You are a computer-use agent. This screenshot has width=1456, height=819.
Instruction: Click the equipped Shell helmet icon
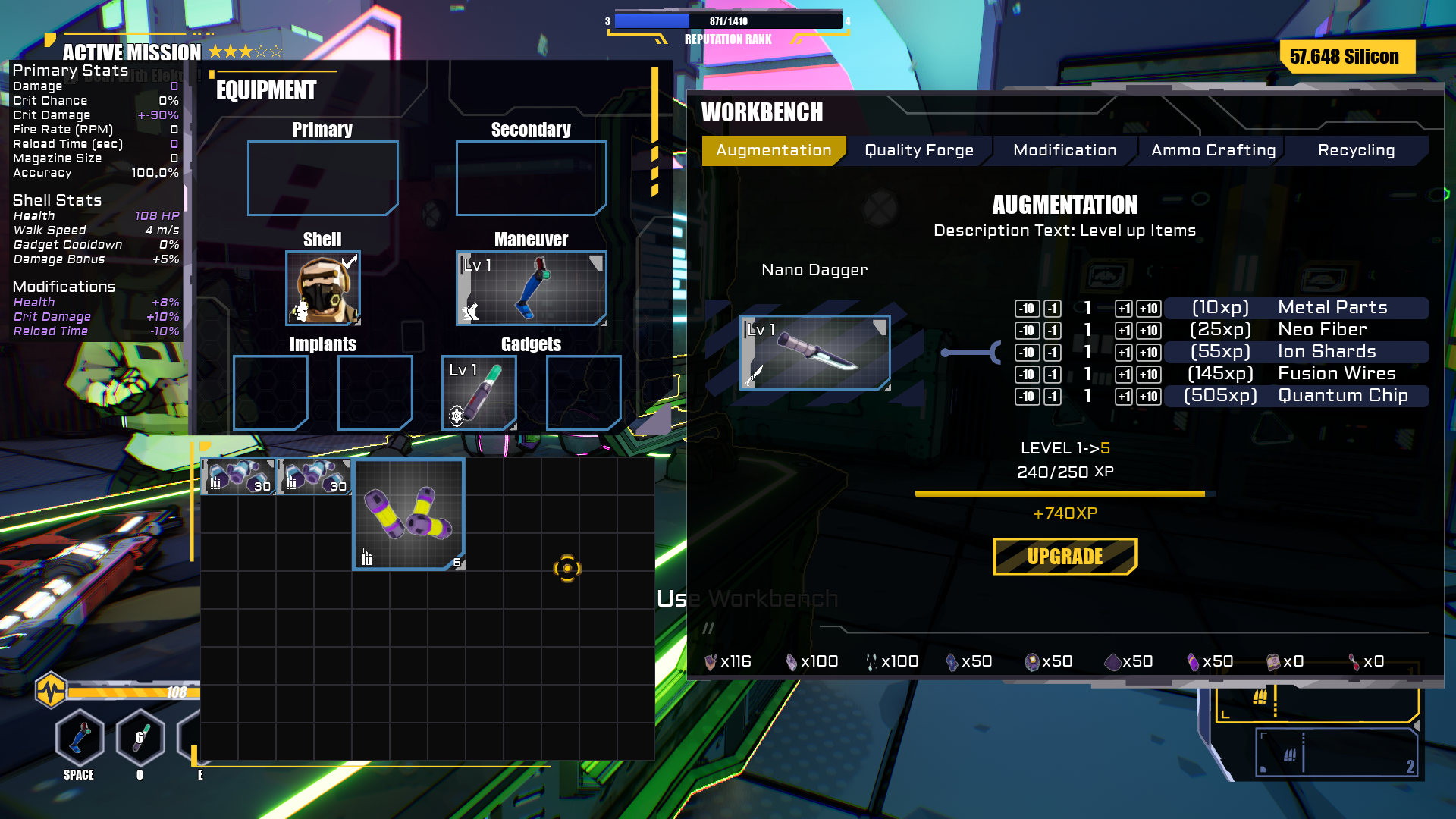322,288
